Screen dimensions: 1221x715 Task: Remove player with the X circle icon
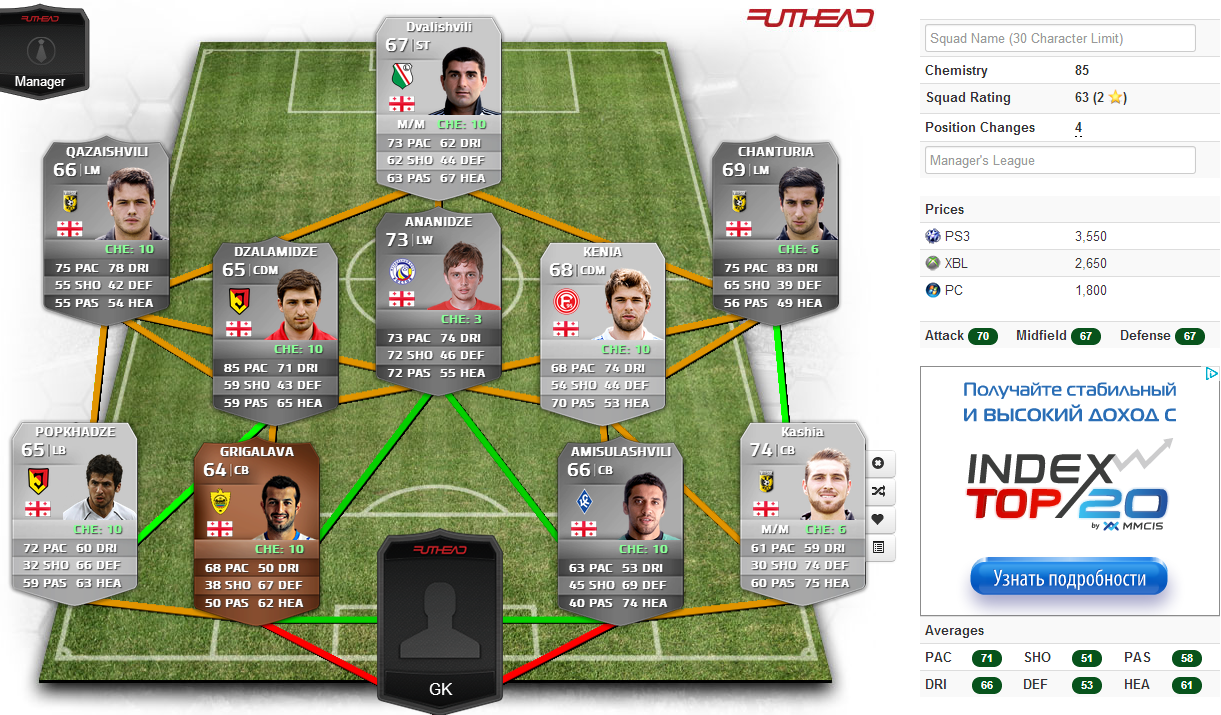[878, 464]
